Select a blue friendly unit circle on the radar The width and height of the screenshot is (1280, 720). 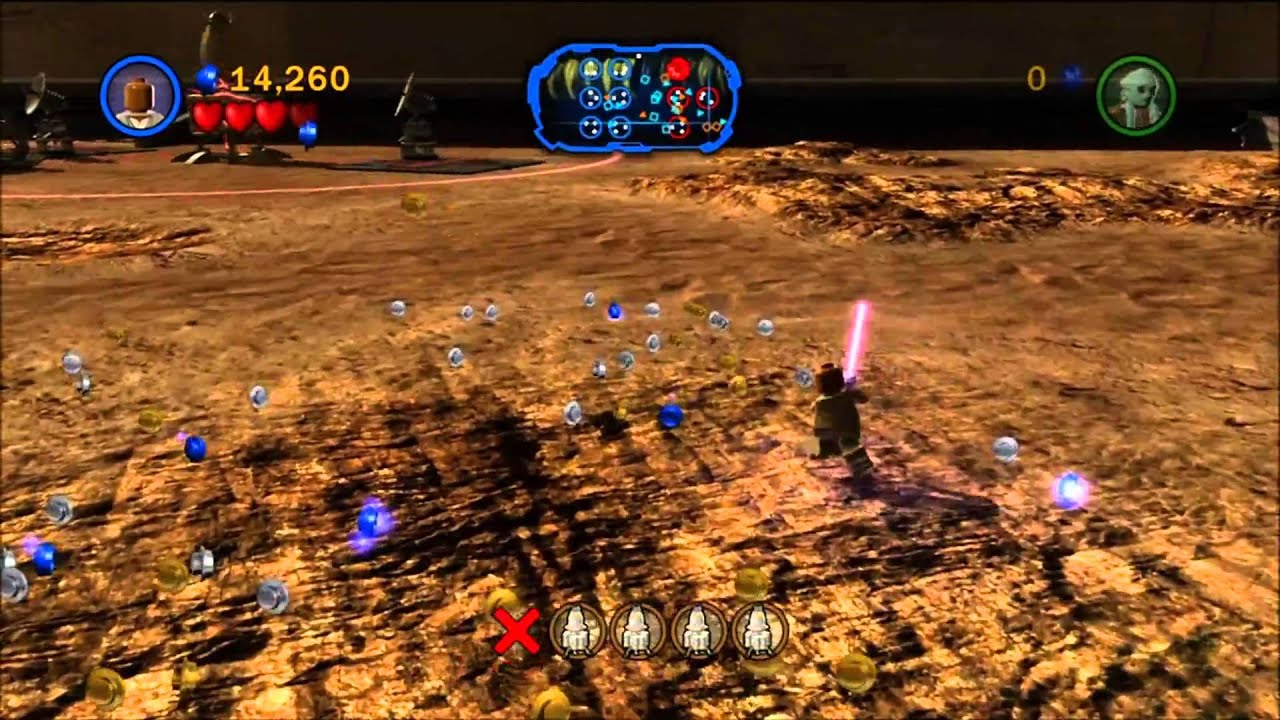click(590, 98)
